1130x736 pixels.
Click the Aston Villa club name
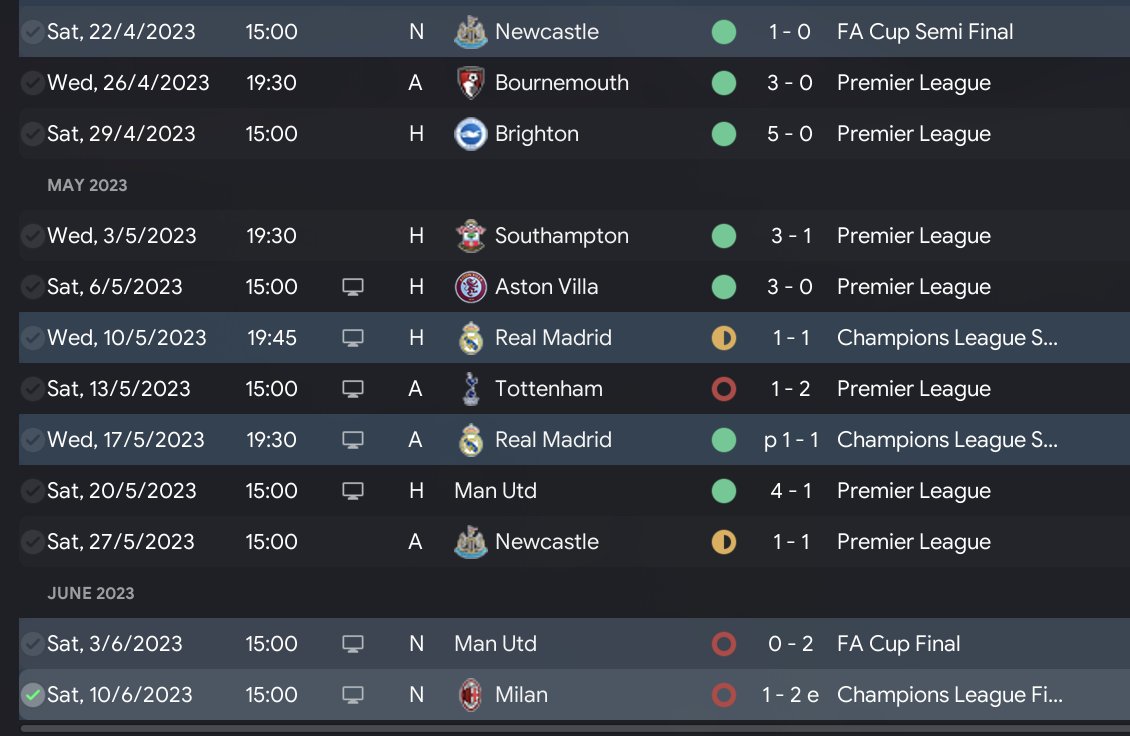pos(546,287)
